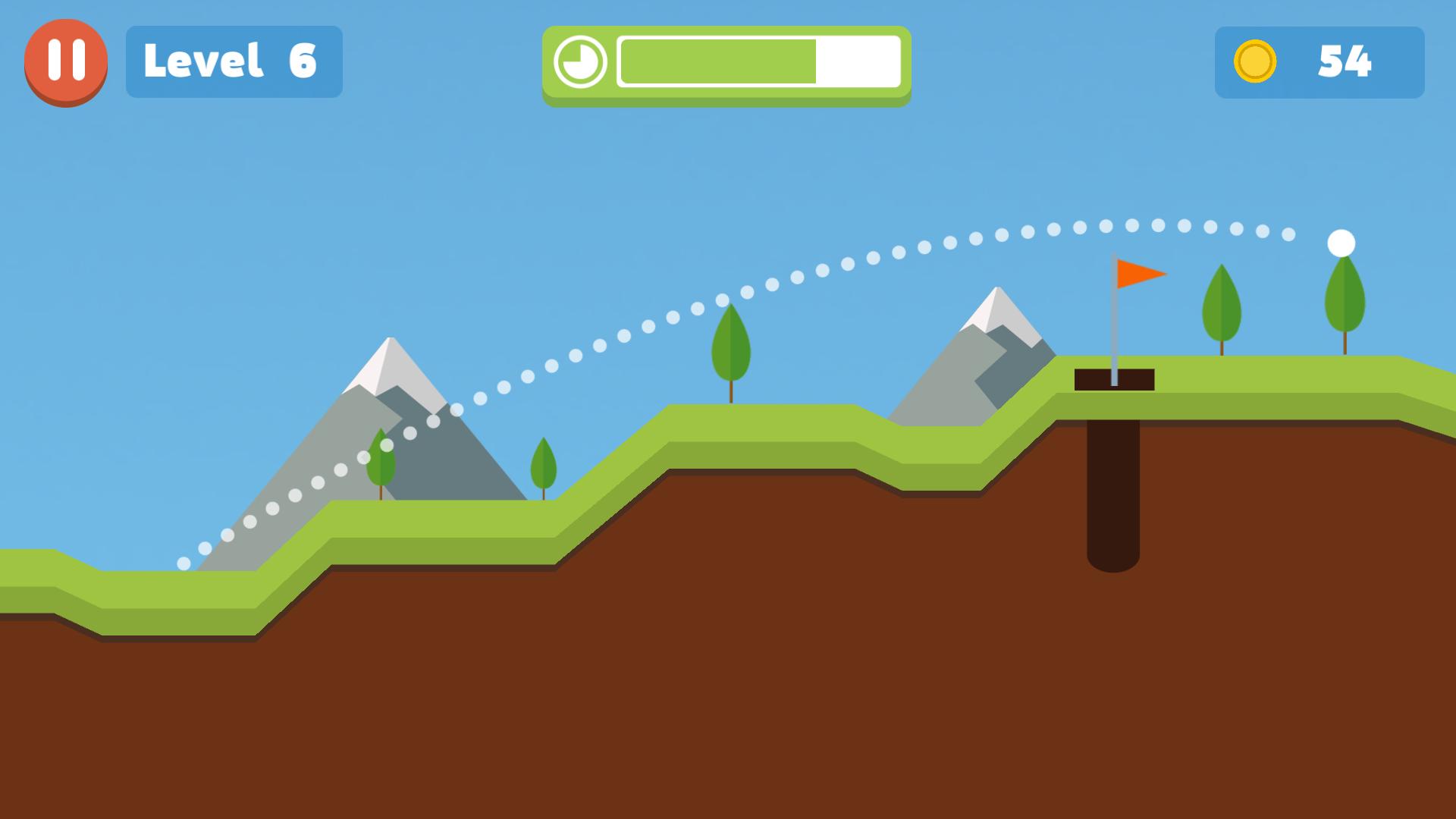Screen dimensions: 1456x819
Task: Pause the game with the red button
Action: tap(66, 61)
